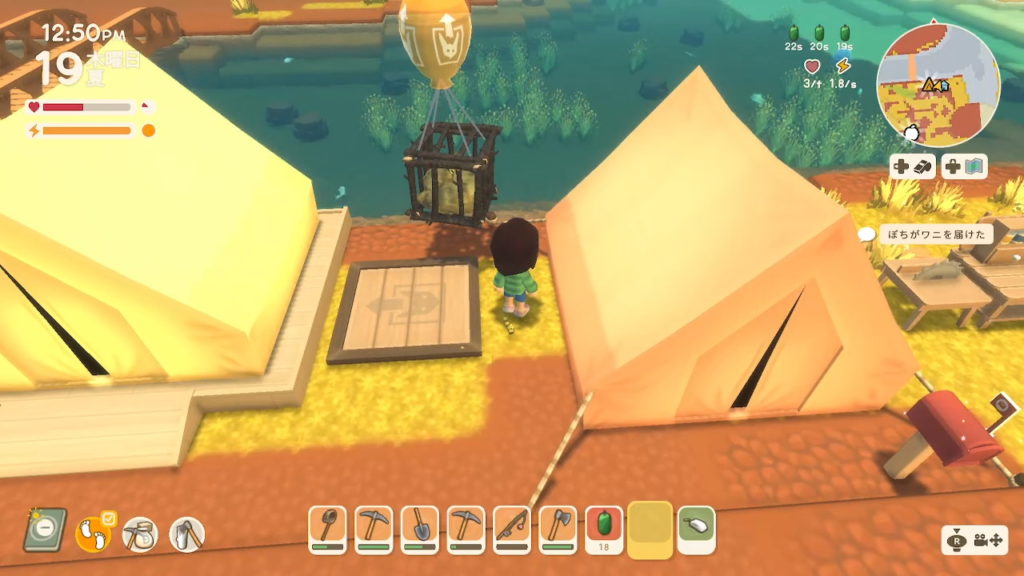Equip the fishing rod hotbar slot
Image resolution: width=1024 pixels, height=576 pixels.
click(x=513, y=527)
